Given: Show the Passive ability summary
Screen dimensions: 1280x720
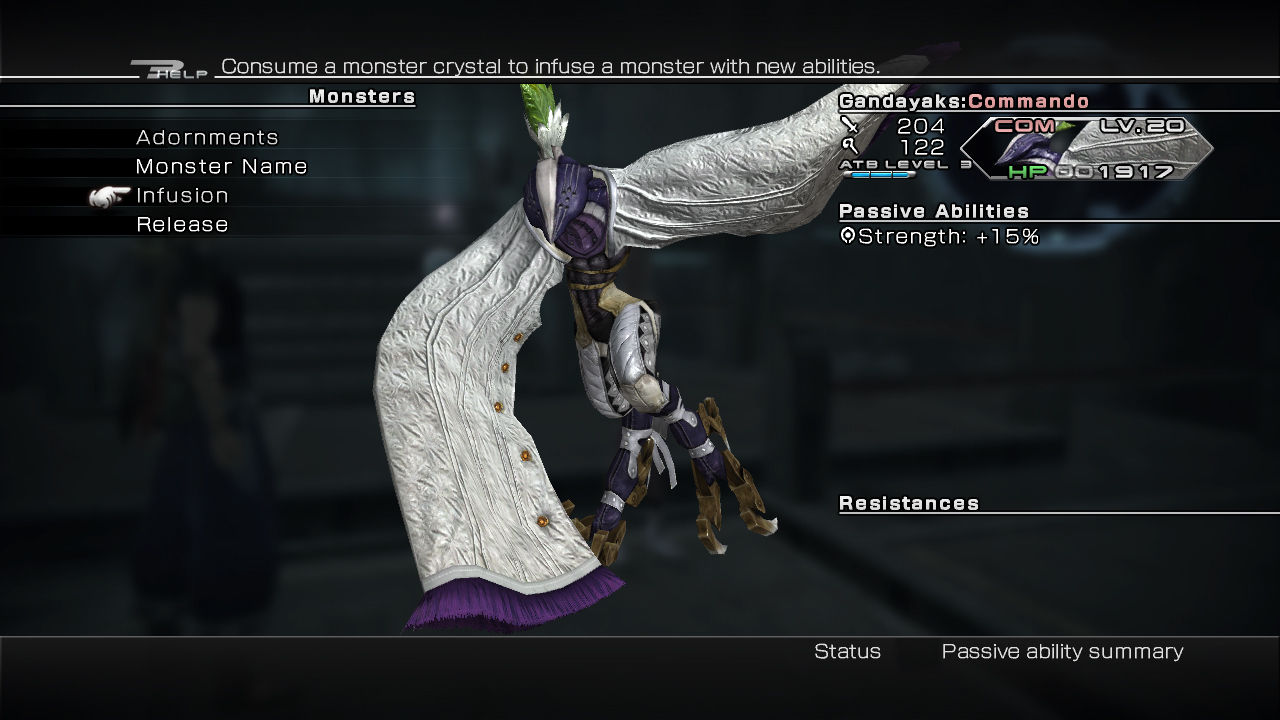Looking at the screenshot, I should (1062, 652).
